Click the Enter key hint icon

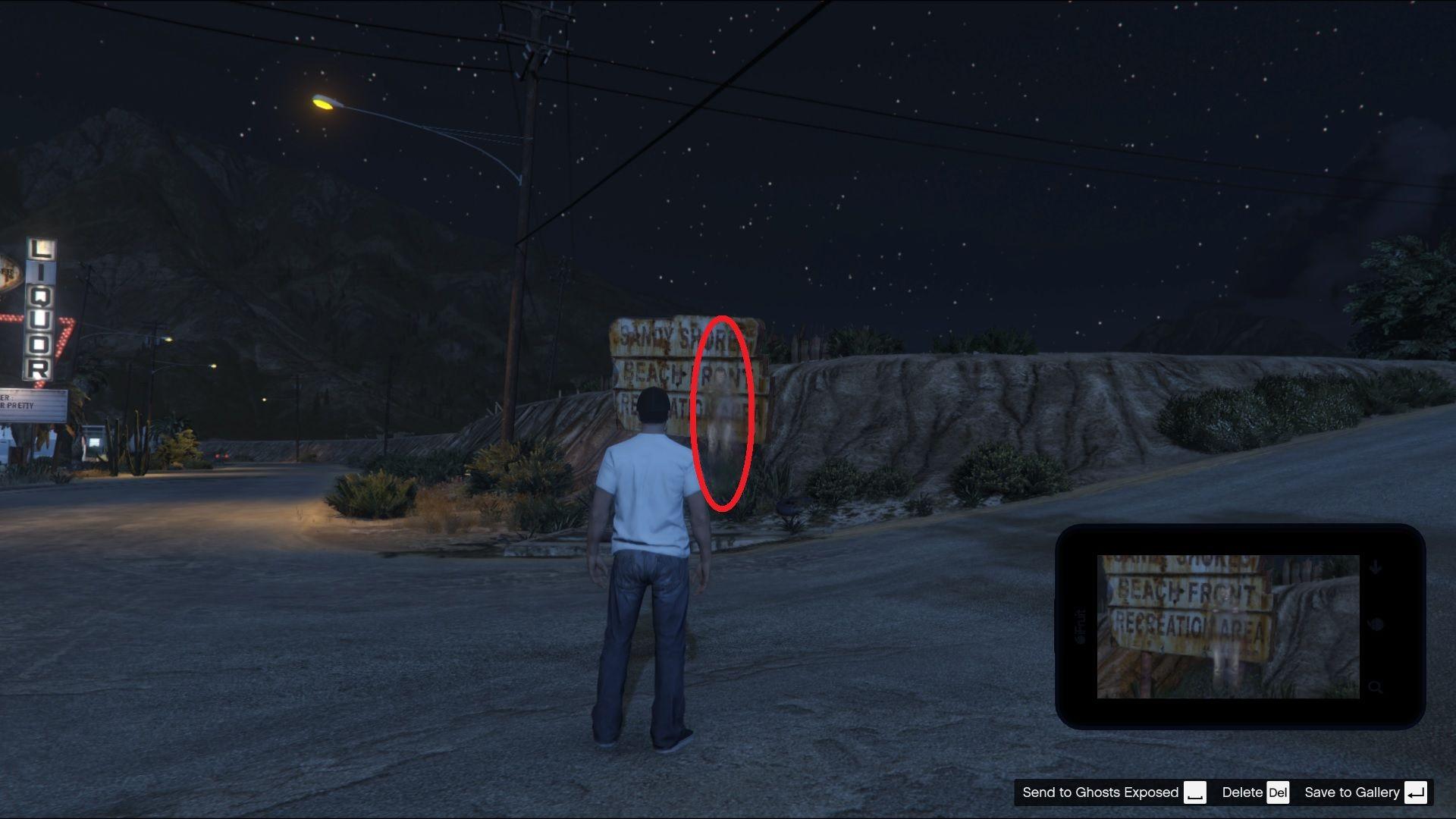(1416, 792)
